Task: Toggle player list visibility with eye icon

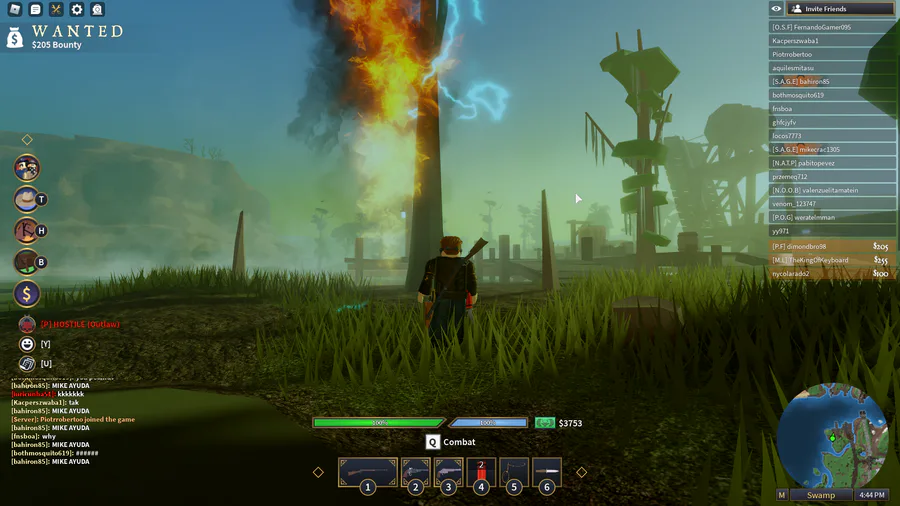Action: pyautogui.click(x=776, y=9)
